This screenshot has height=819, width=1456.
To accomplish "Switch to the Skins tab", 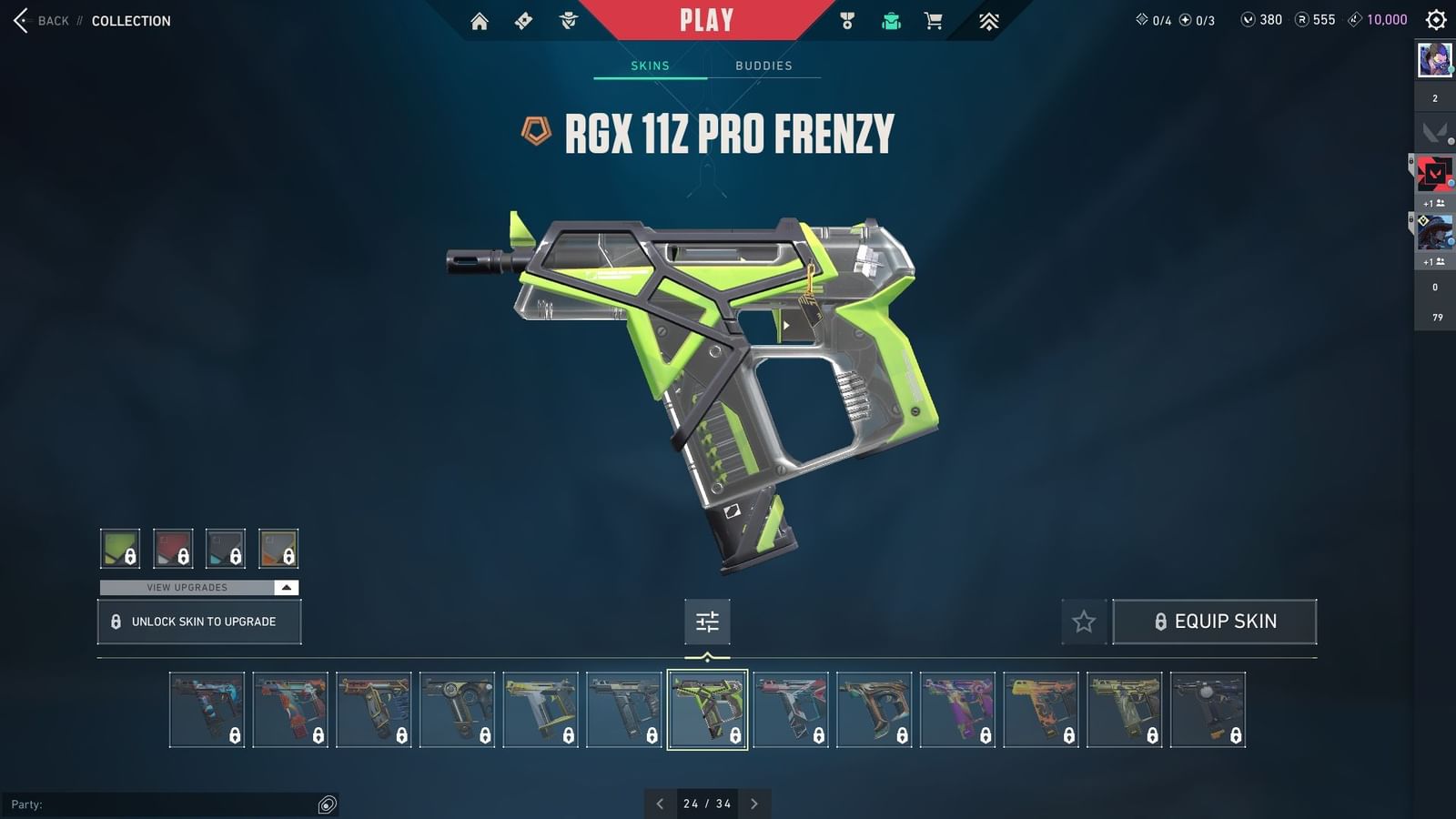I will pos(650,65).
